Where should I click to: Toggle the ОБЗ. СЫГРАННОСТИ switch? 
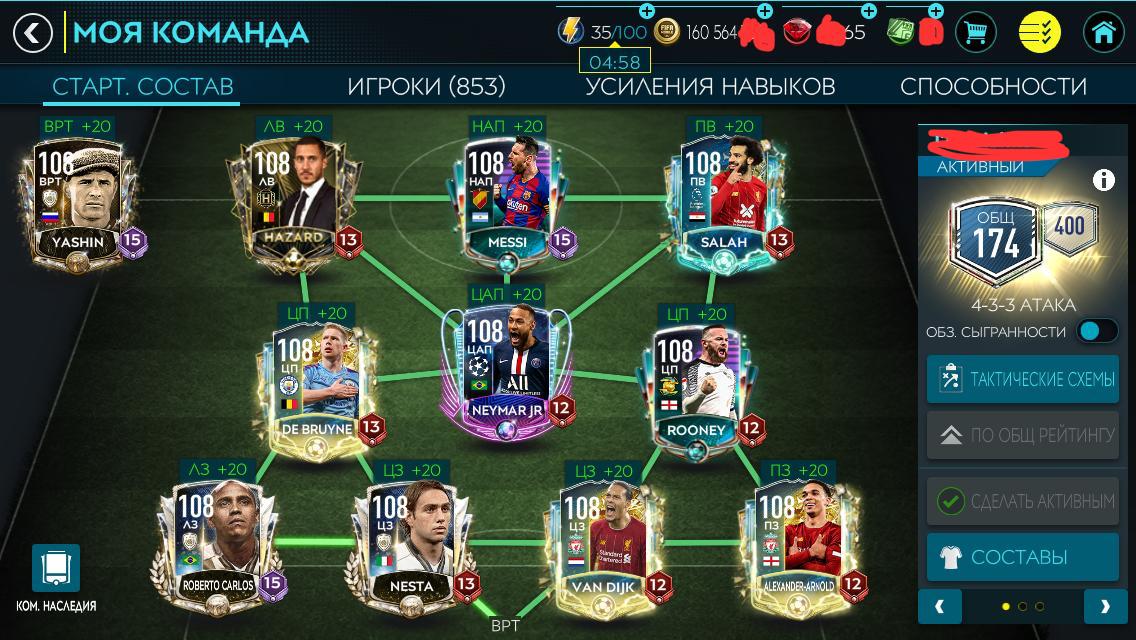[1097, 331]
